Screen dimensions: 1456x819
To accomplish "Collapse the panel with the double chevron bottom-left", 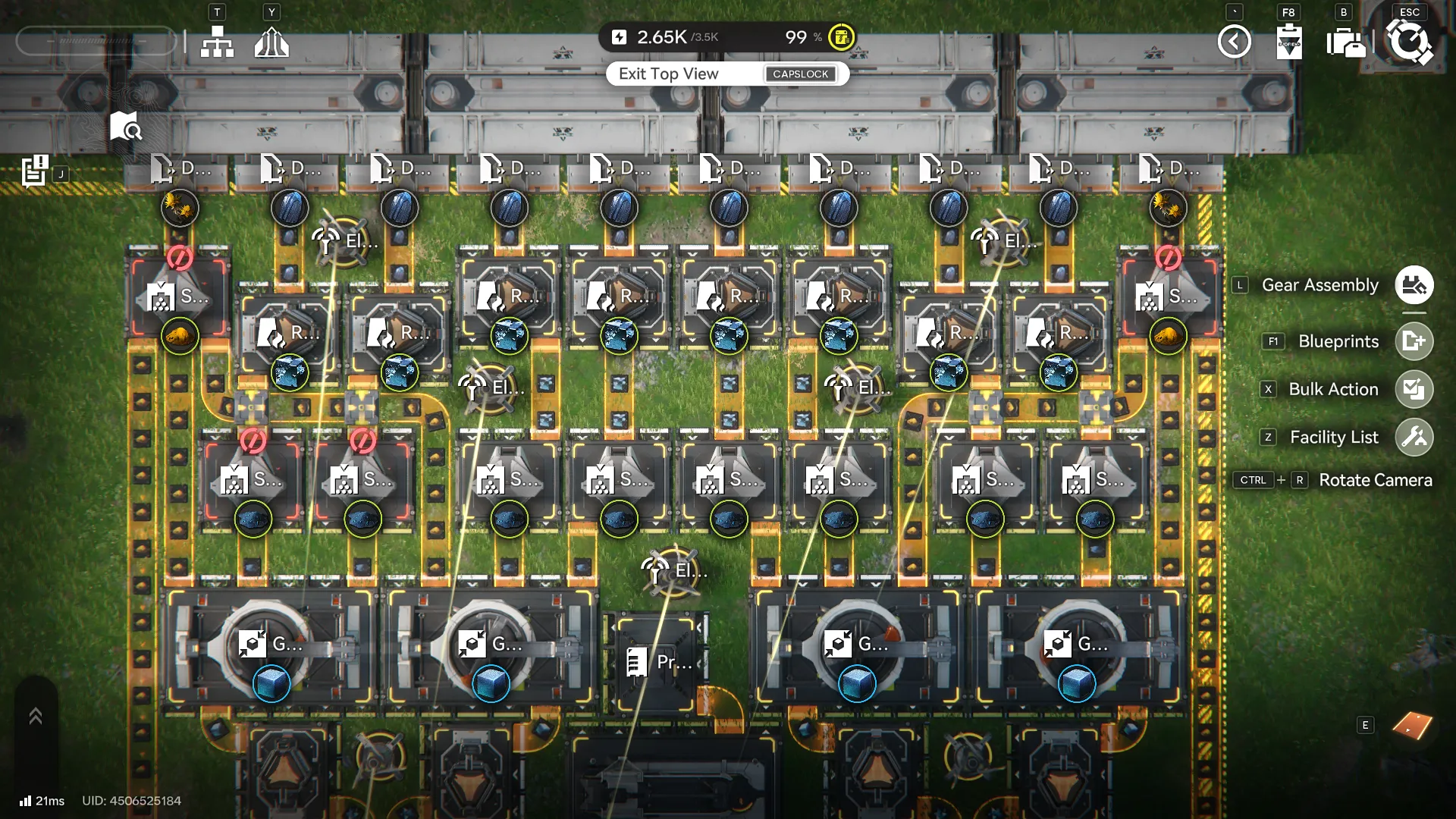I will pyautogui.click(x=35, y=714).
